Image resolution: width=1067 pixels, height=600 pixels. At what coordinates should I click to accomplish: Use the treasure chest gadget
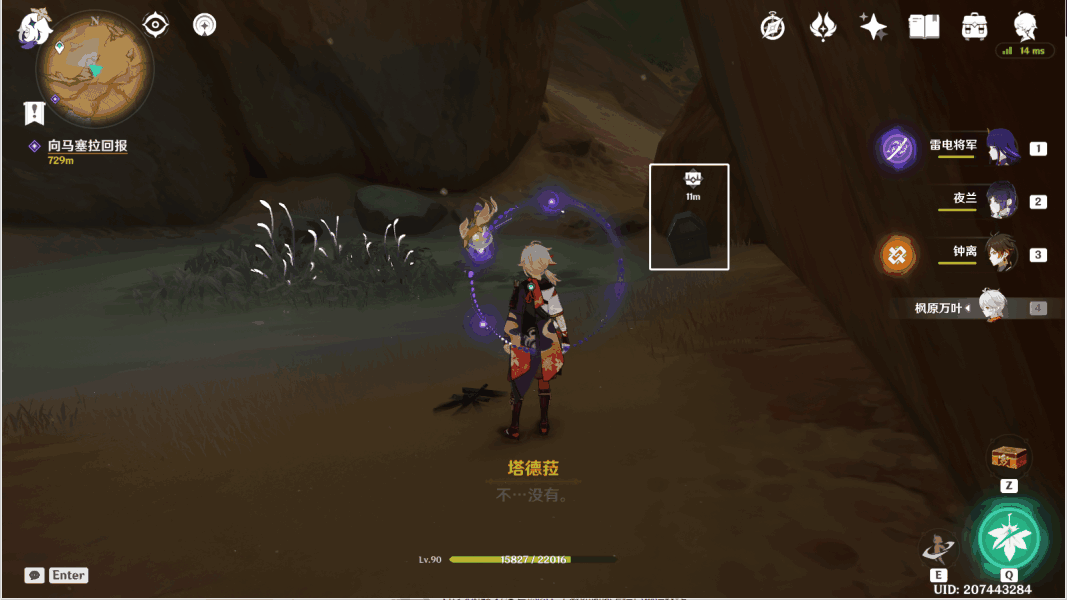1009,458
